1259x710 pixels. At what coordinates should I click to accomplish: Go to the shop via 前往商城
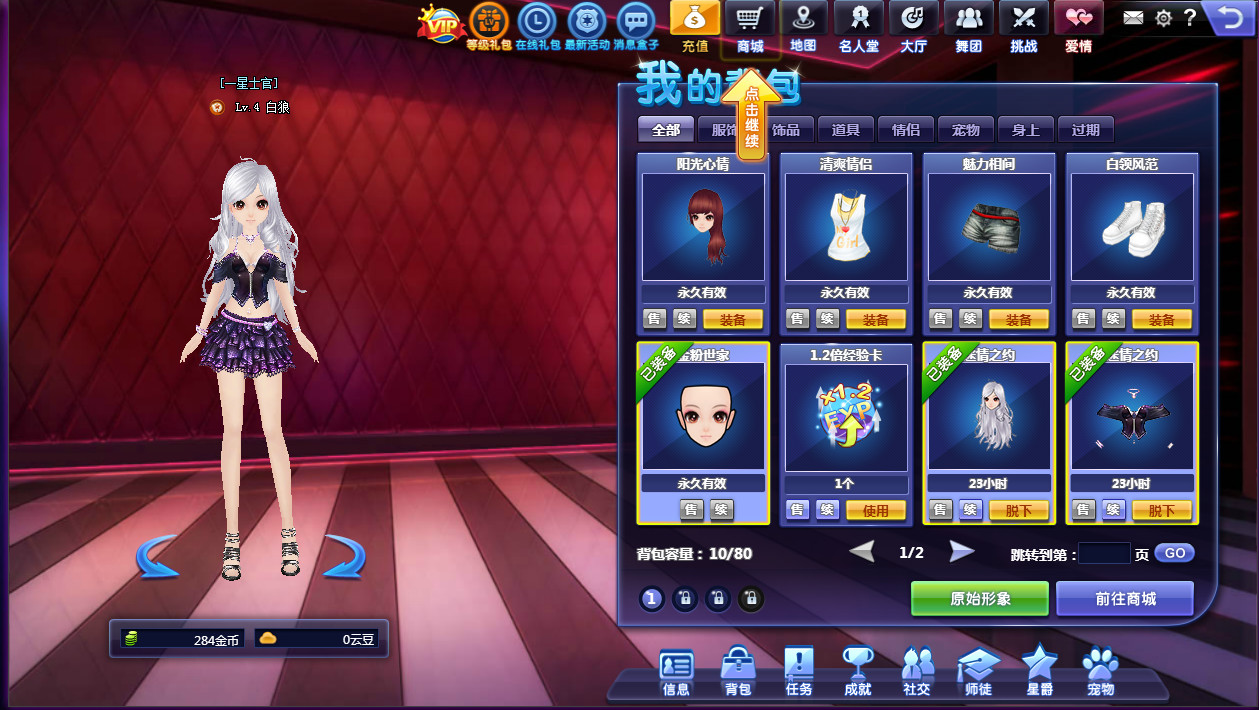1125,599
